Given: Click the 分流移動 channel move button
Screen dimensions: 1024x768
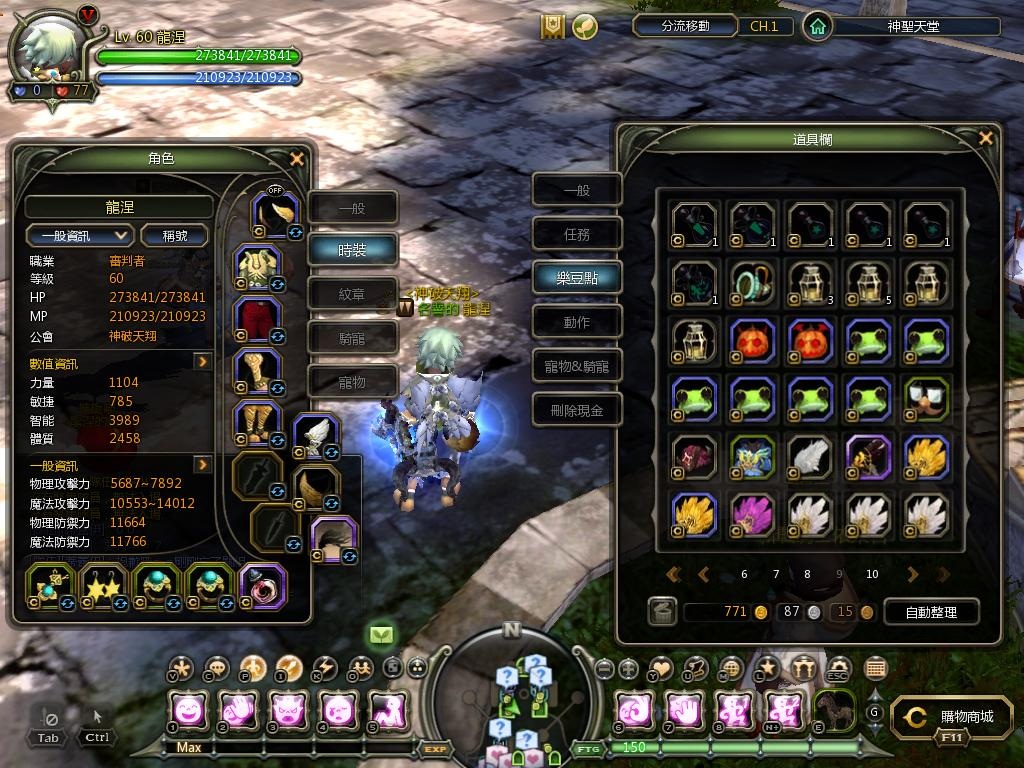Looking at the screenshot, I should [685, 26].
